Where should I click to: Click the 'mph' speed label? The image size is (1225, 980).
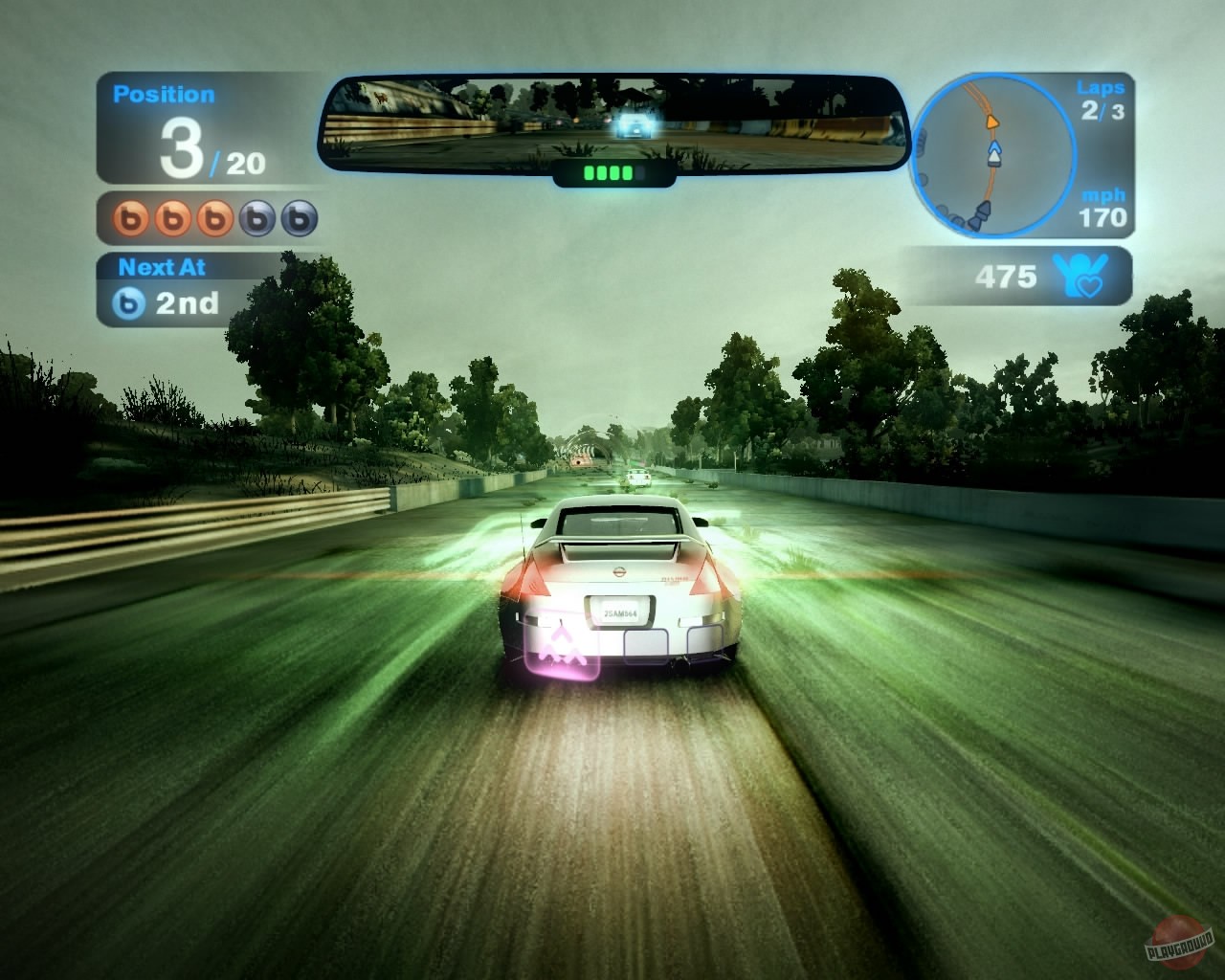pos(1102,194)
